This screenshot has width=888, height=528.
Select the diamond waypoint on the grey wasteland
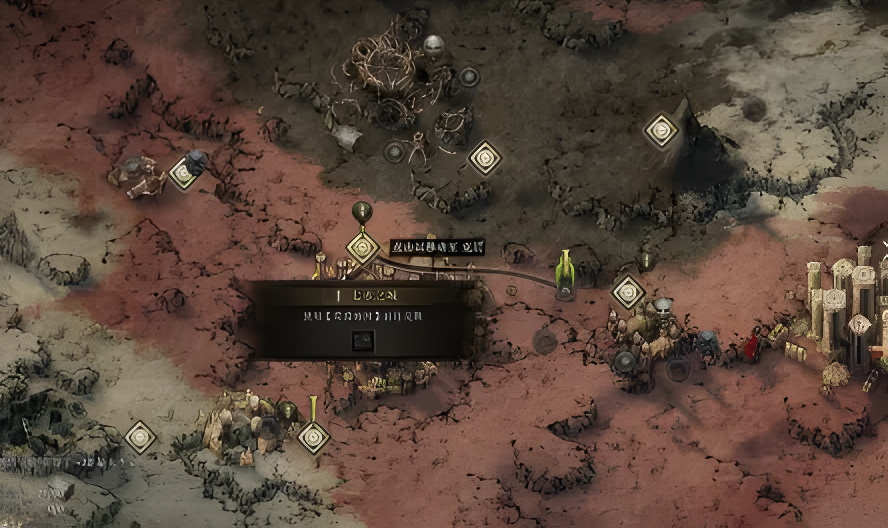coord(140,437)
